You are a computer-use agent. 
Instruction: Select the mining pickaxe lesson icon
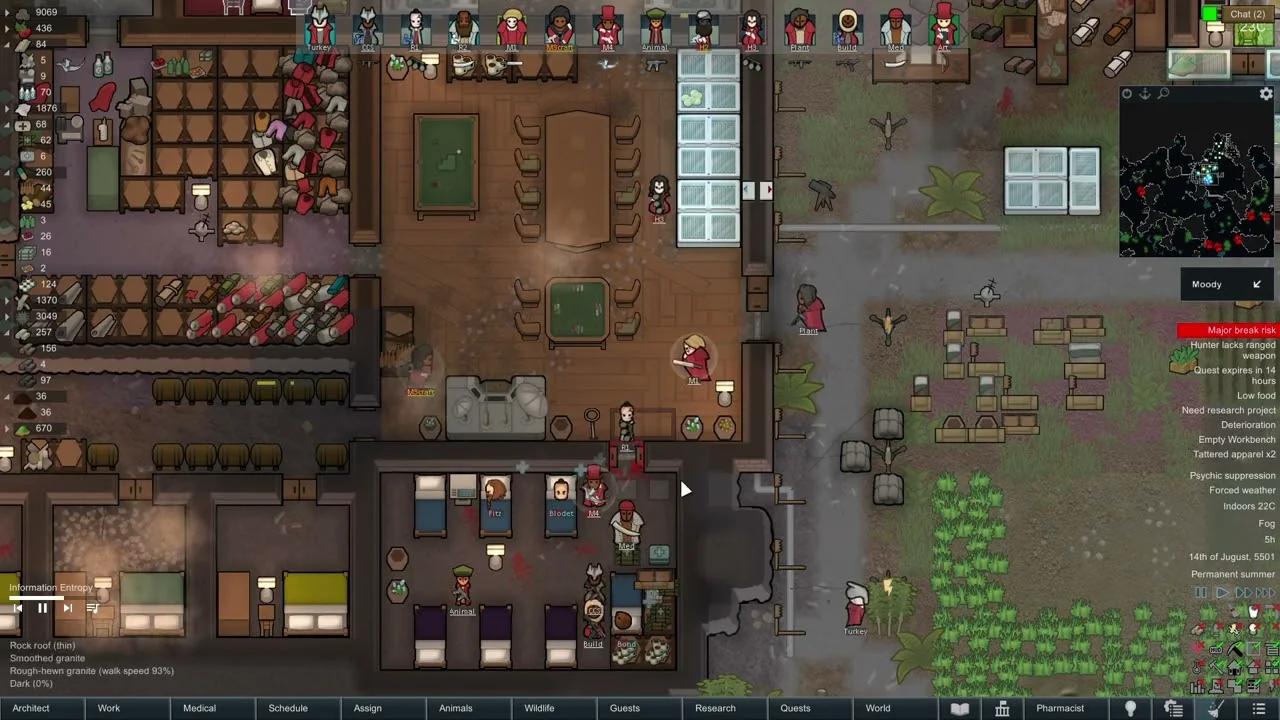(x=1237, y=649)
